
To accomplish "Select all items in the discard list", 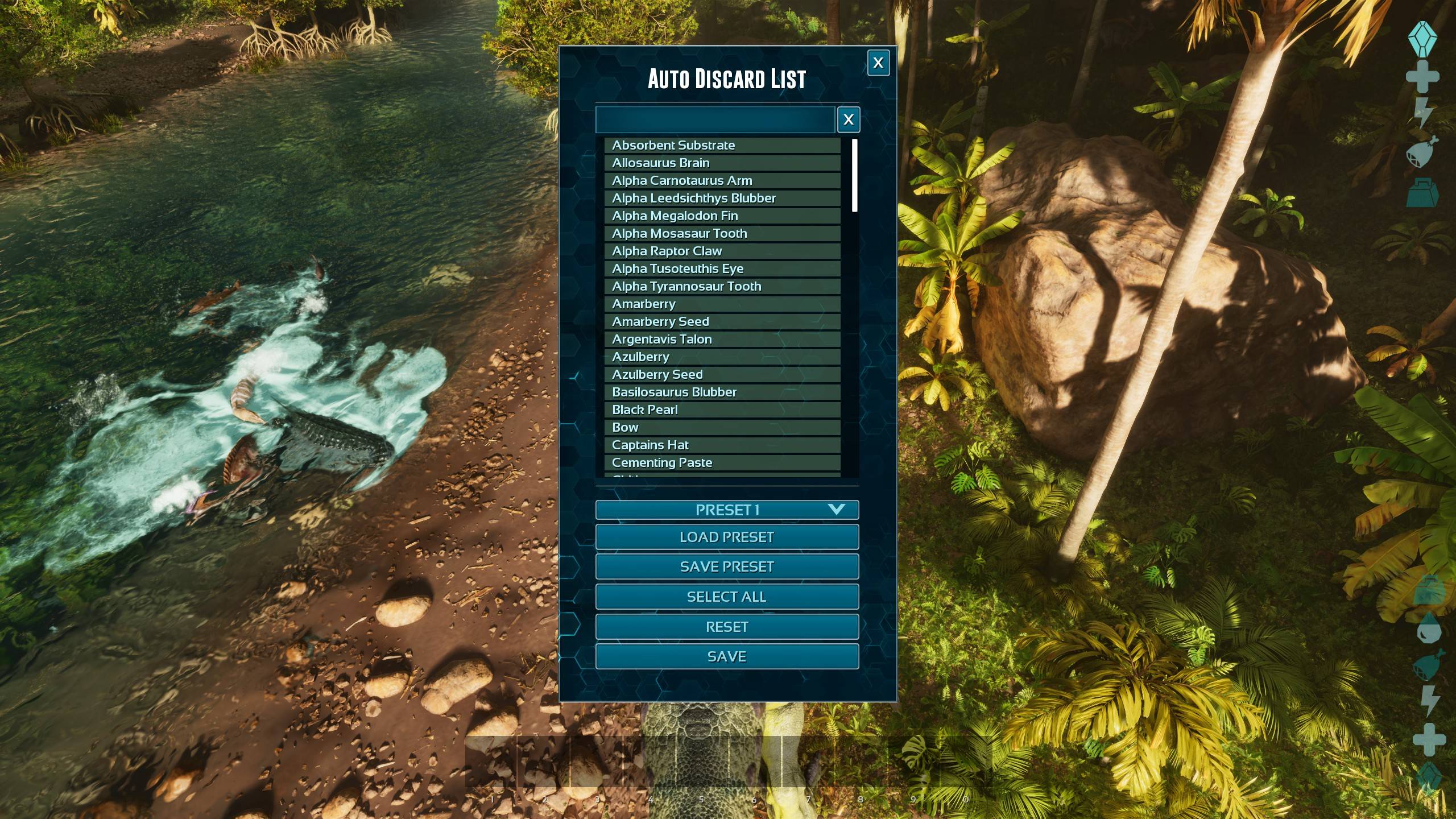I will pos(727,597).
